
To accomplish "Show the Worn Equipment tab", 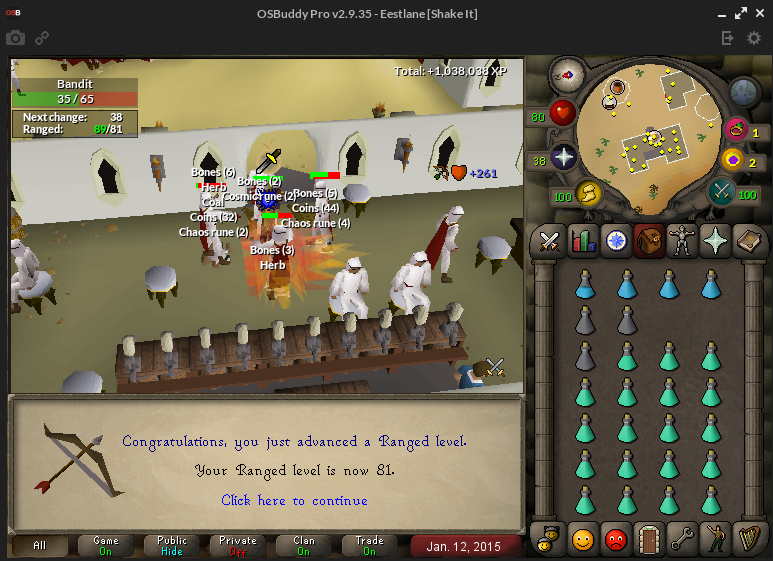I will click(x=683, y=241).
